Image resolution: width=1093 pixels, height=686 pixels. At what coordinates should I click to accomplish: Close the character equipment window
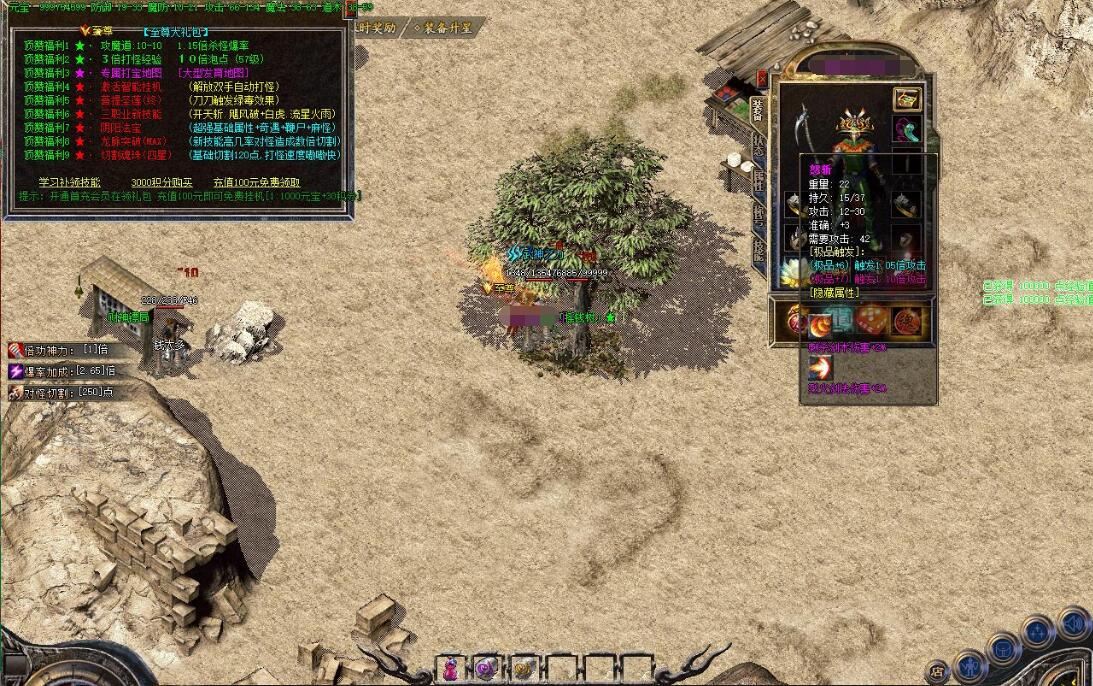(x=761, y=78)
